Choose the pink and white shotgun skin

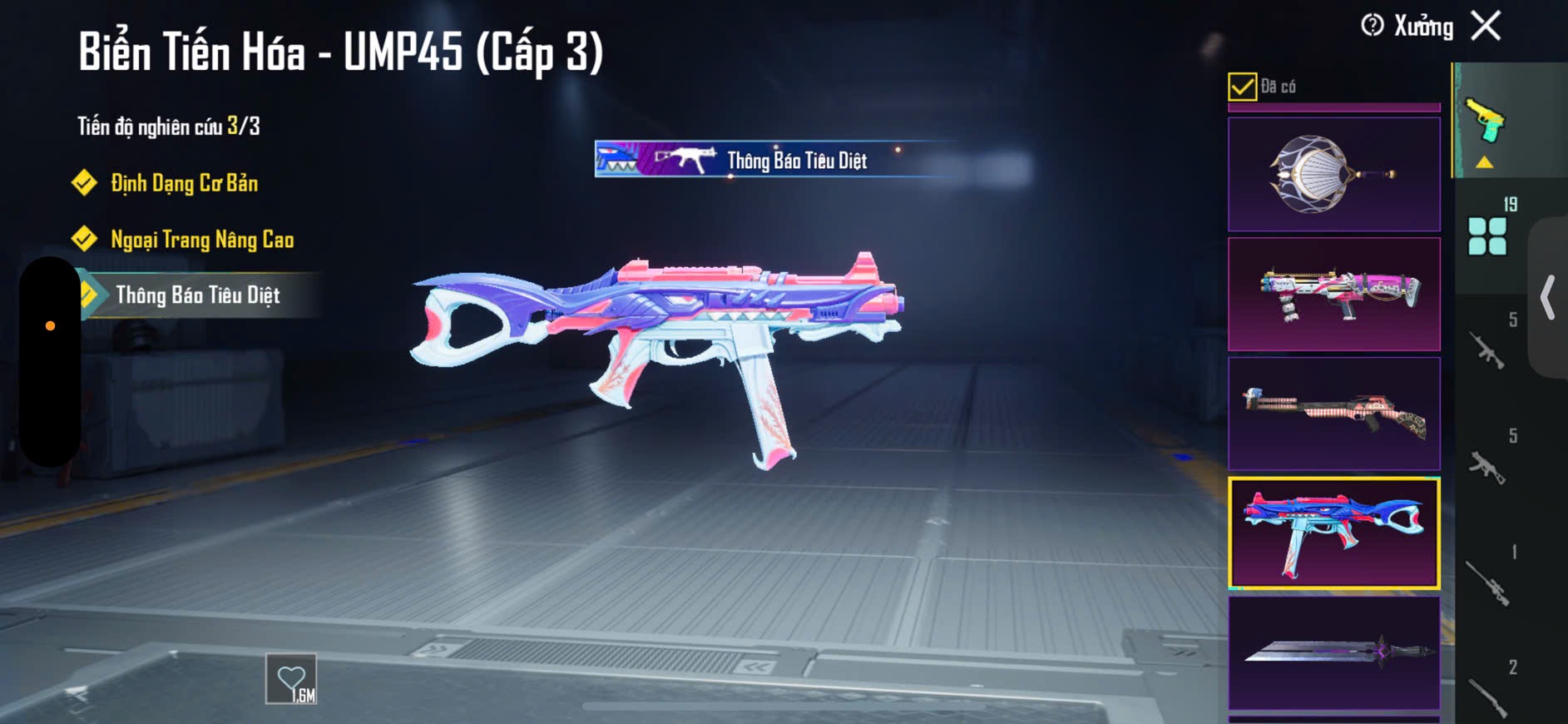click(x=1333, y=294)
